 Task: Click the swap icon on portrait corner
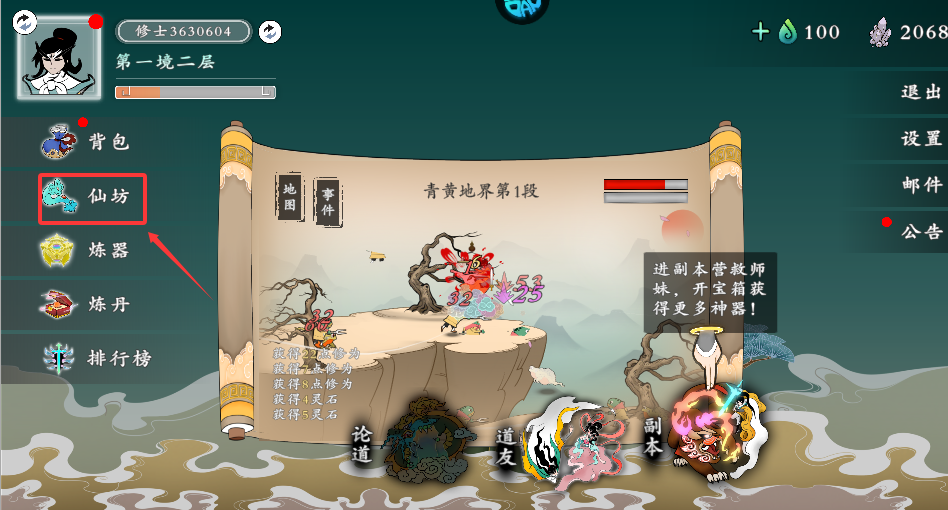tap(27, 20)
